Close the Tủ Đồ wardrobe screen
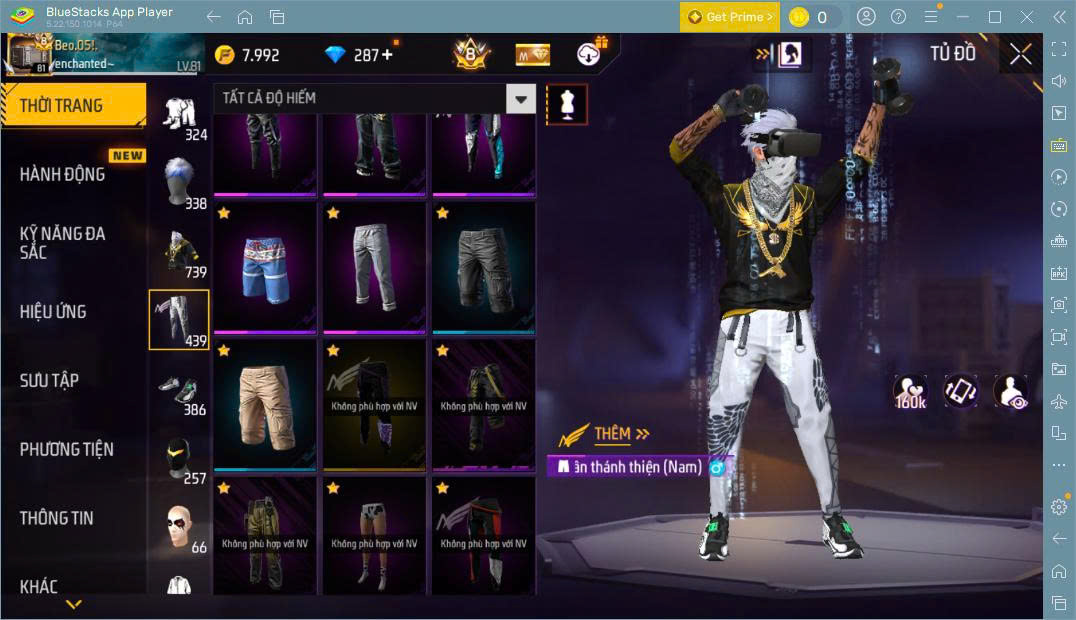The width and height of the screenshot is (1076, 620). click(x=1020, y=54)
